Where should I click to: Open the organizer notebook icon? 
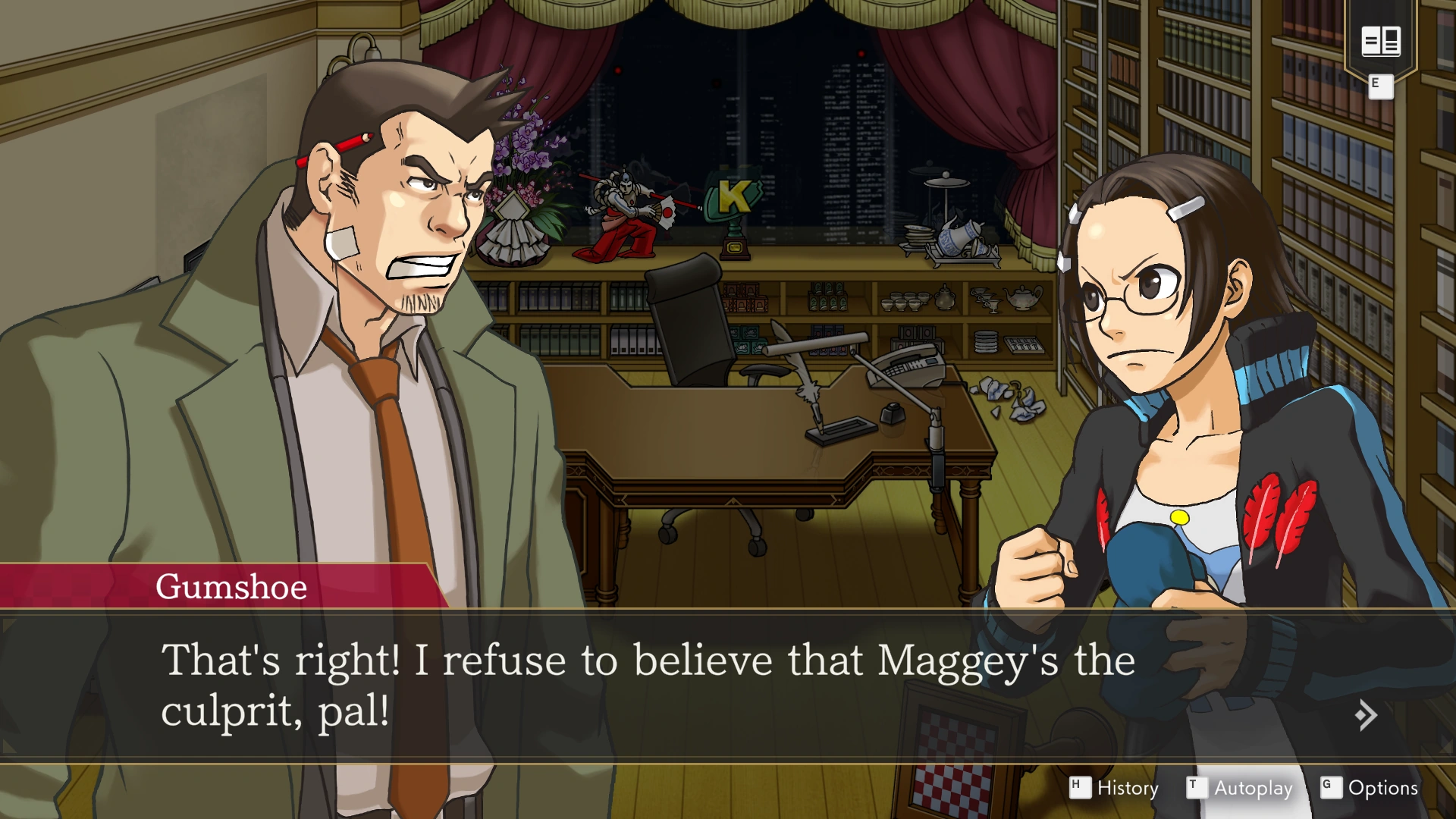pyautogui.click(x=1380, y=41)
